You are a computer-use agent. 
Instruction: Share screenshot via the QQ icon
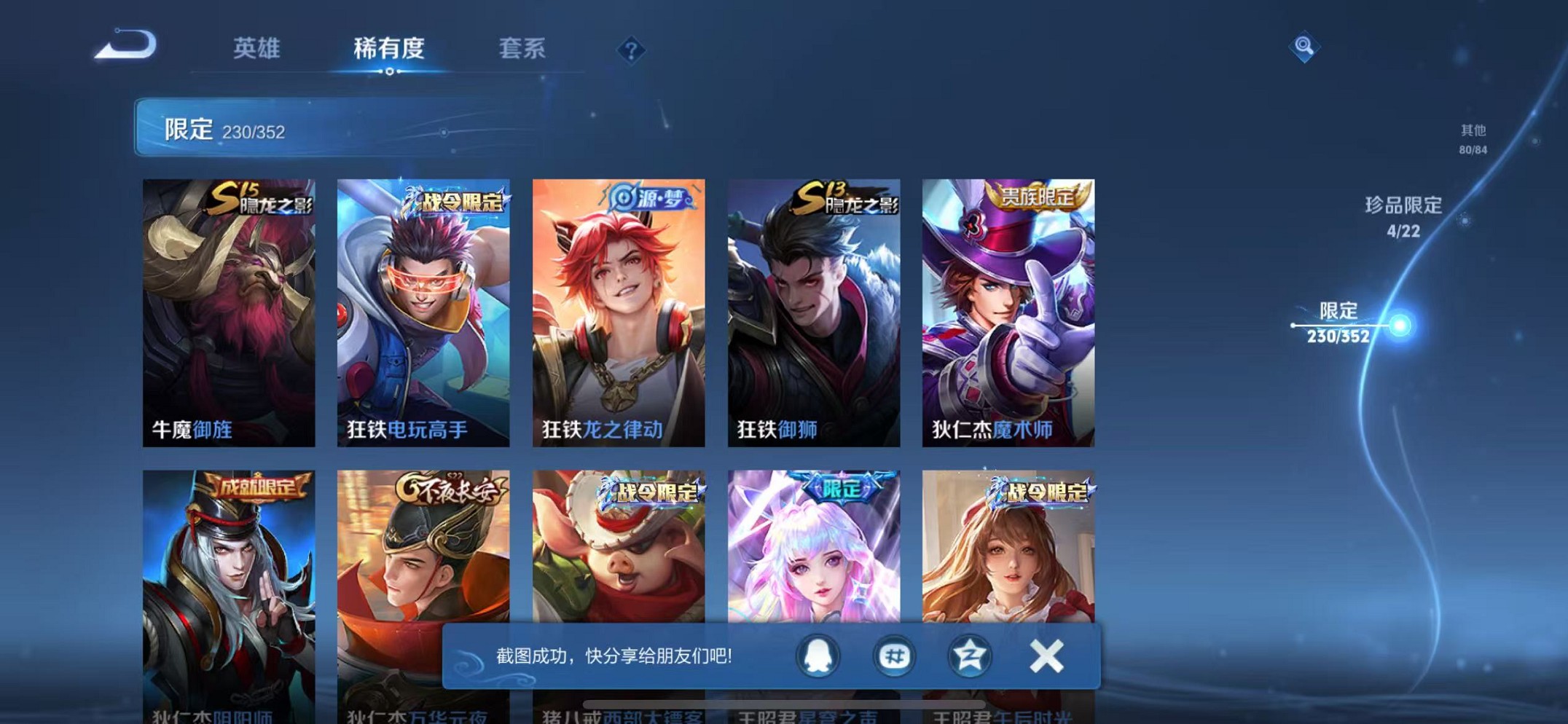pos(818,655)
